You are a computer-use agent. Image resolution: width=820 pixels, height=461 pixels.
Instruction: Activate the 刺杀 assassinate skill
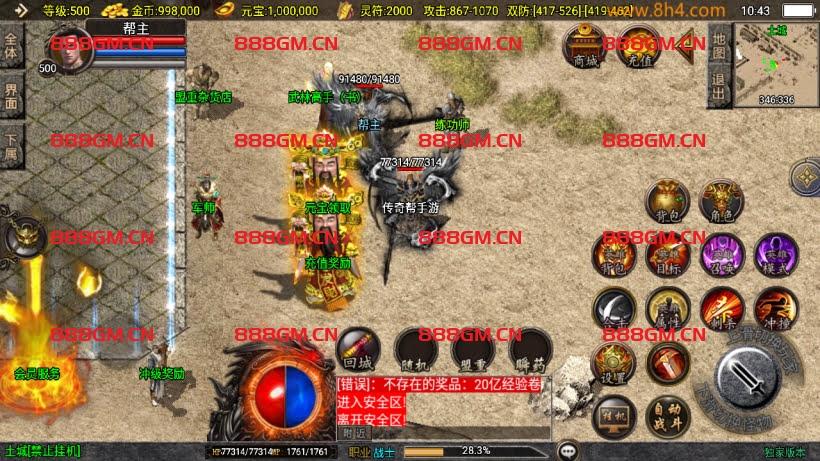pyautogui.click(x=720, y=310)
